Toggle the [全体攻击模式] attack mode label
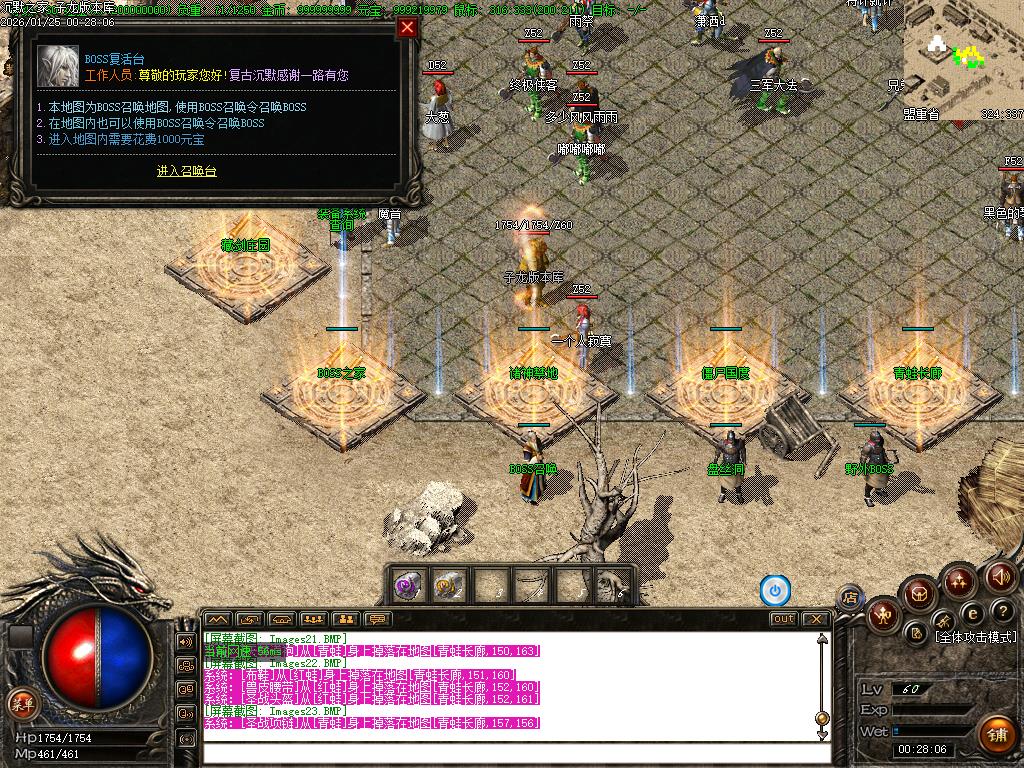The width and height of the screenshot is (1024, 768). [x=975, y=637]
